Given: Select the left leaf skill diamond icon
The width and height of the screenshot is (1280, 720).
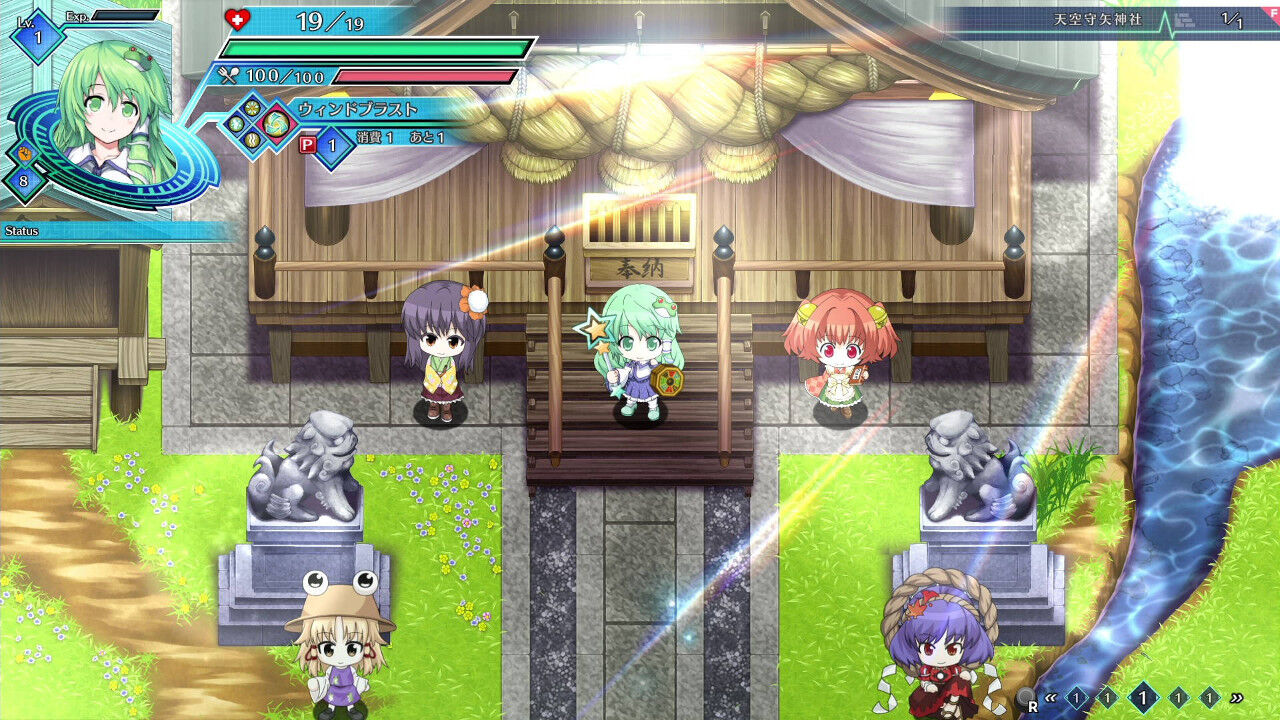Looking at the screenshot, I should click(x=235, y=123).
